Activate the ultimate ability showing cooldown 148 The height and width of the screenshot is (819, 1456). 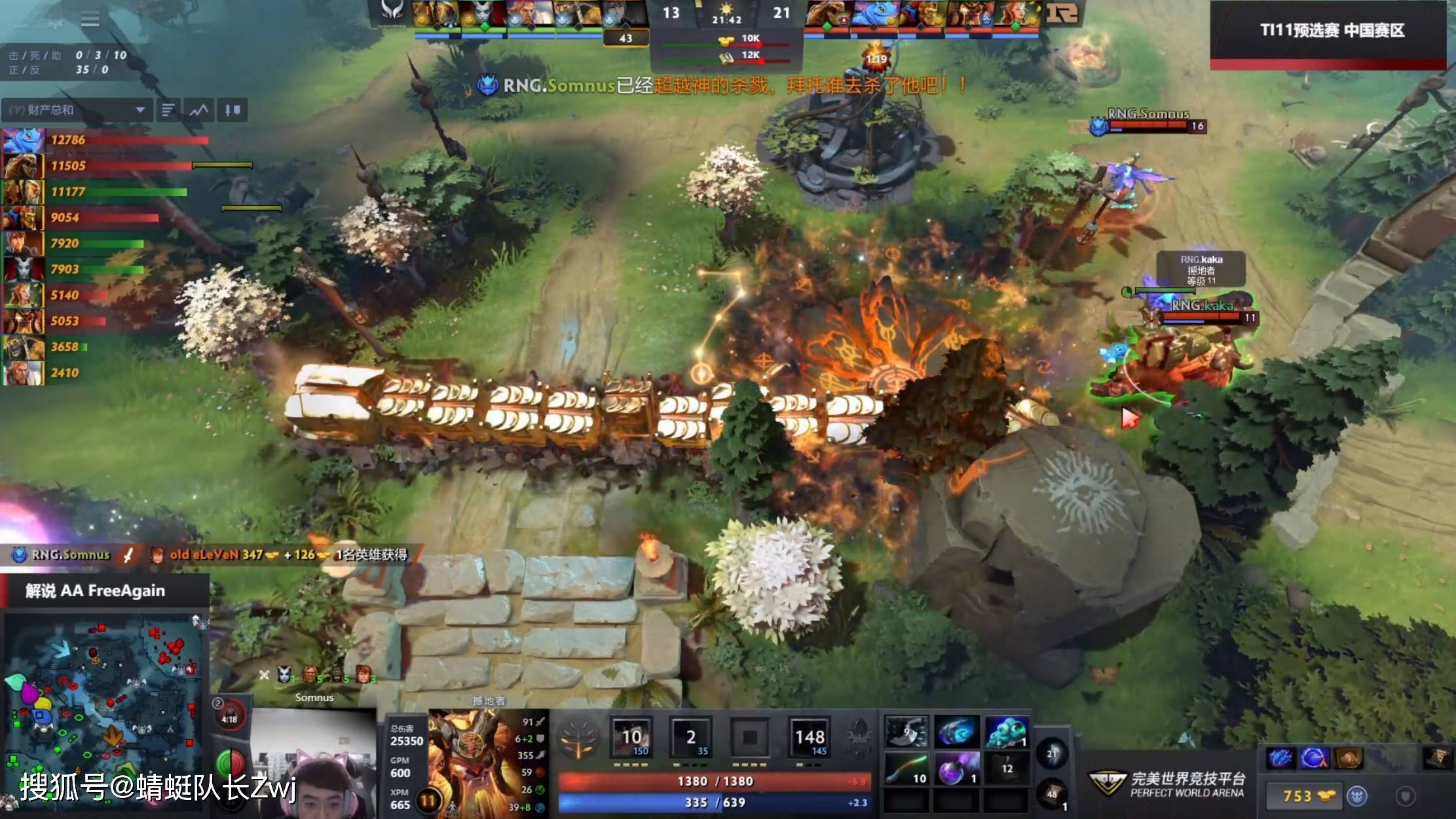tap(810, 738)
